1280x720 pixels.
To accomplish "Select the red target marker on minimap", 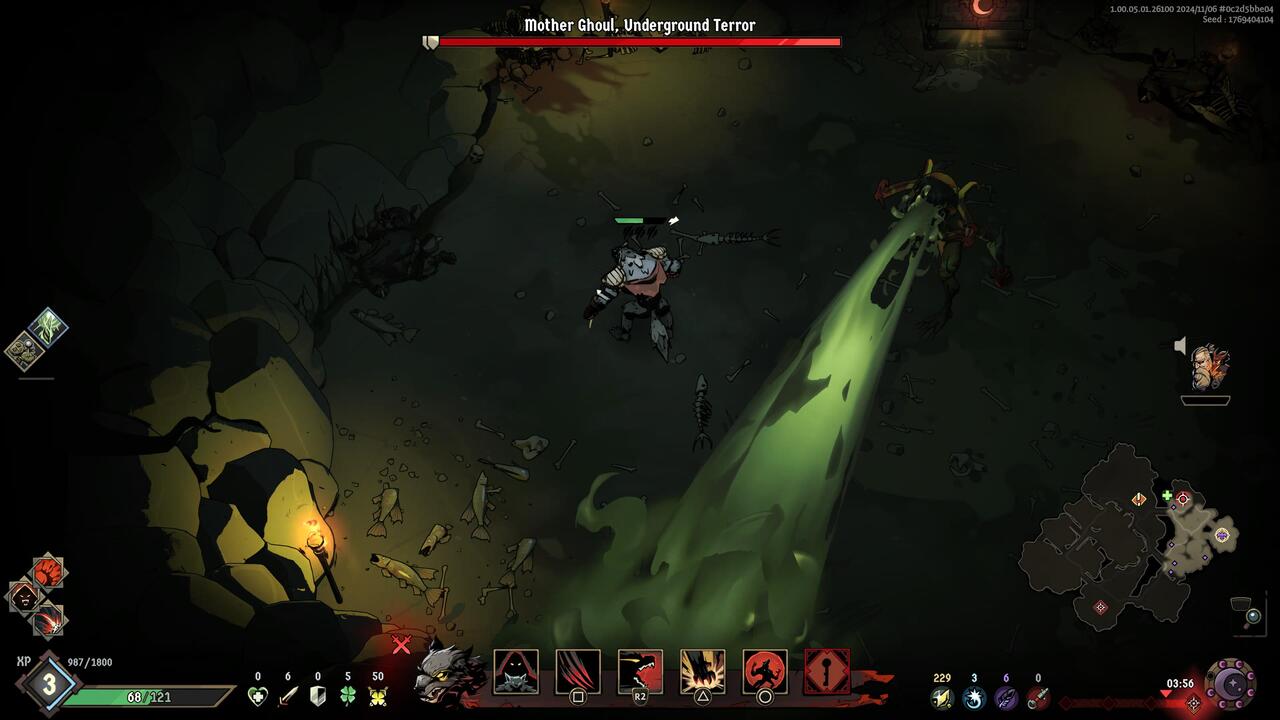I will pos(1183,498).
